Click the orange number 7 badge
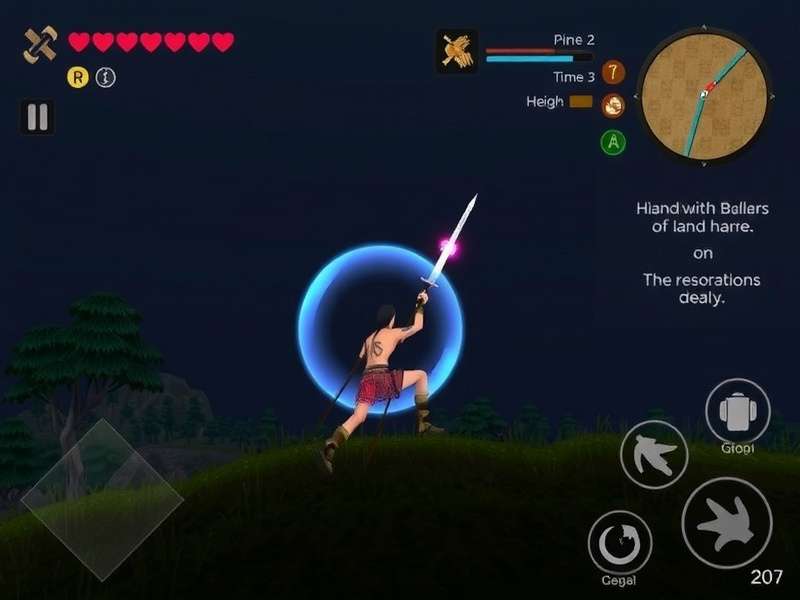The width and height of the screenshot is (800, 600). click(613, 72)
